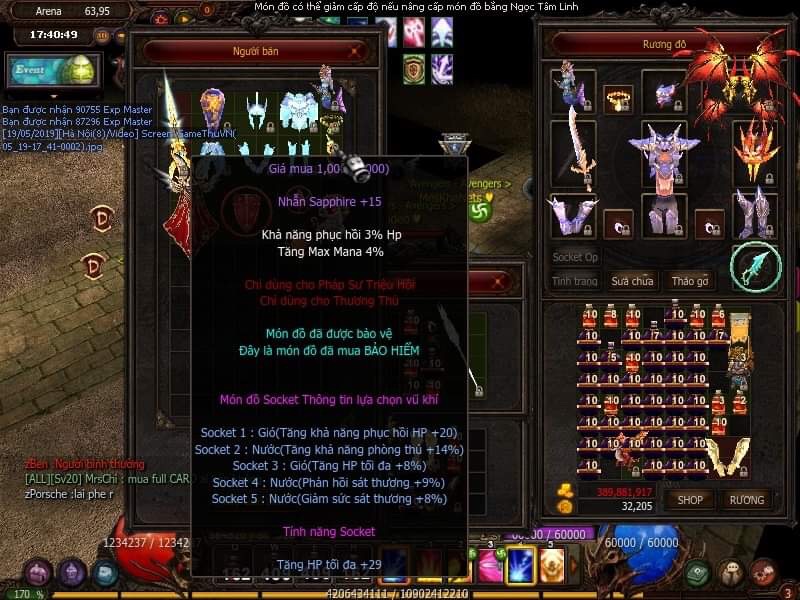This screenshot has height=600, width=800.
Task: Select the ice-blue helmet in seller's shop
Action: 255,112
